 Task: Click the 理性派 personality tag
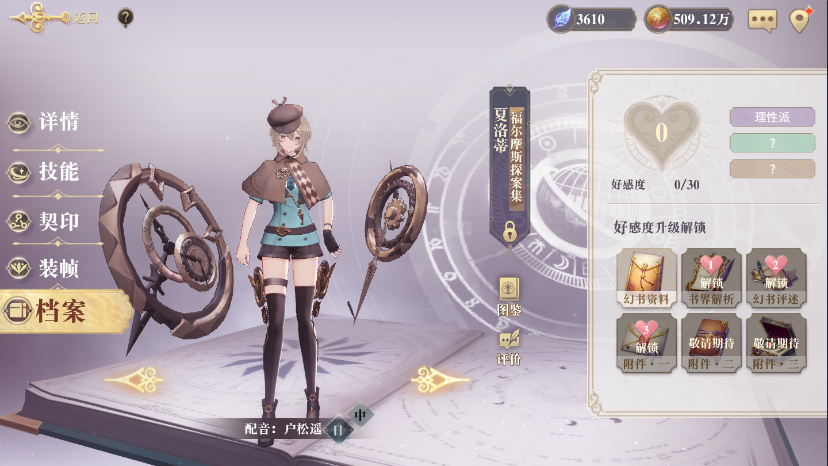pyautogui.click(x=772, y=117)
